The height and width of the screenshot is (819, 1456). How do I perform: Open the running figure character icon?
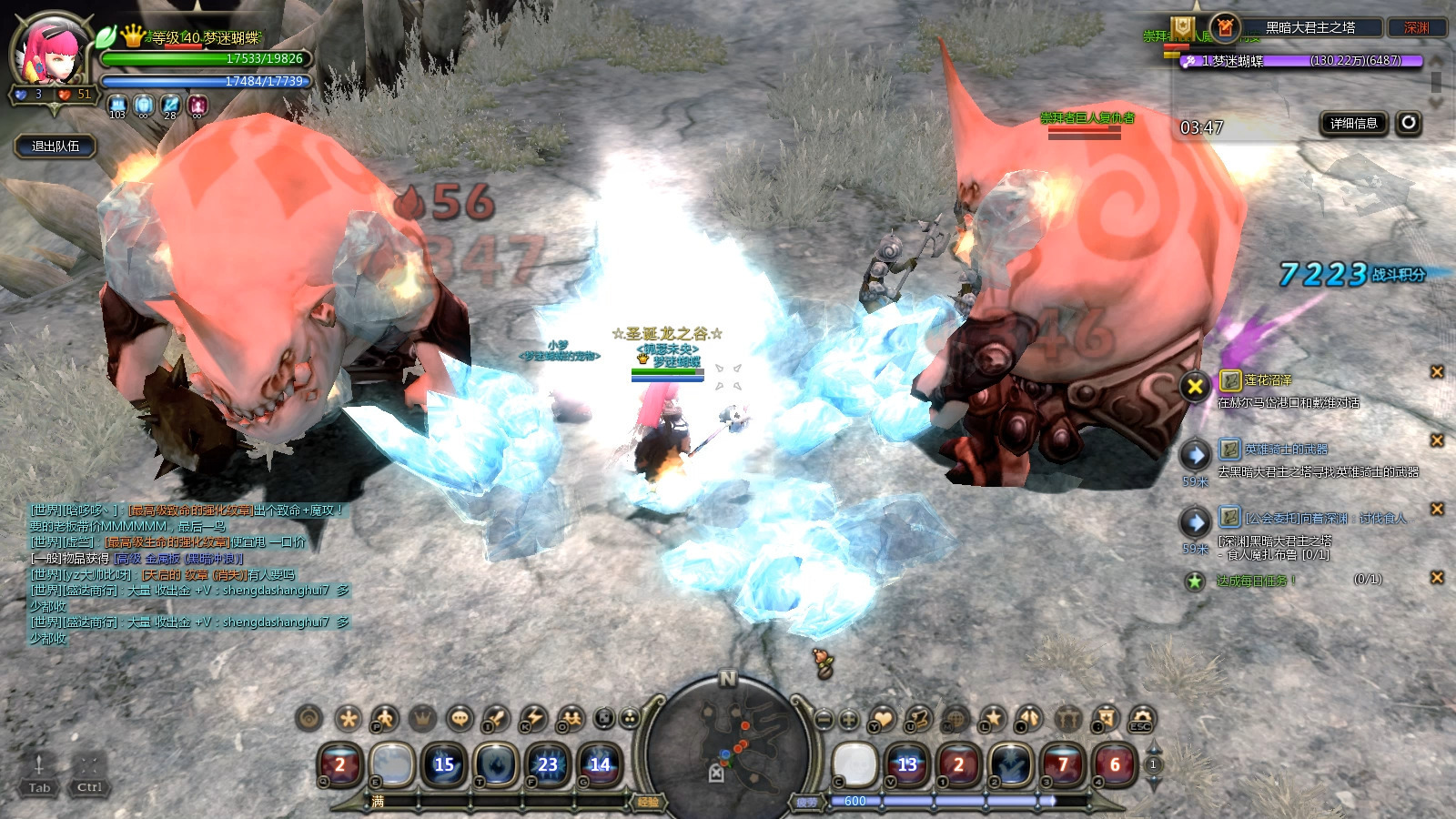384,719
